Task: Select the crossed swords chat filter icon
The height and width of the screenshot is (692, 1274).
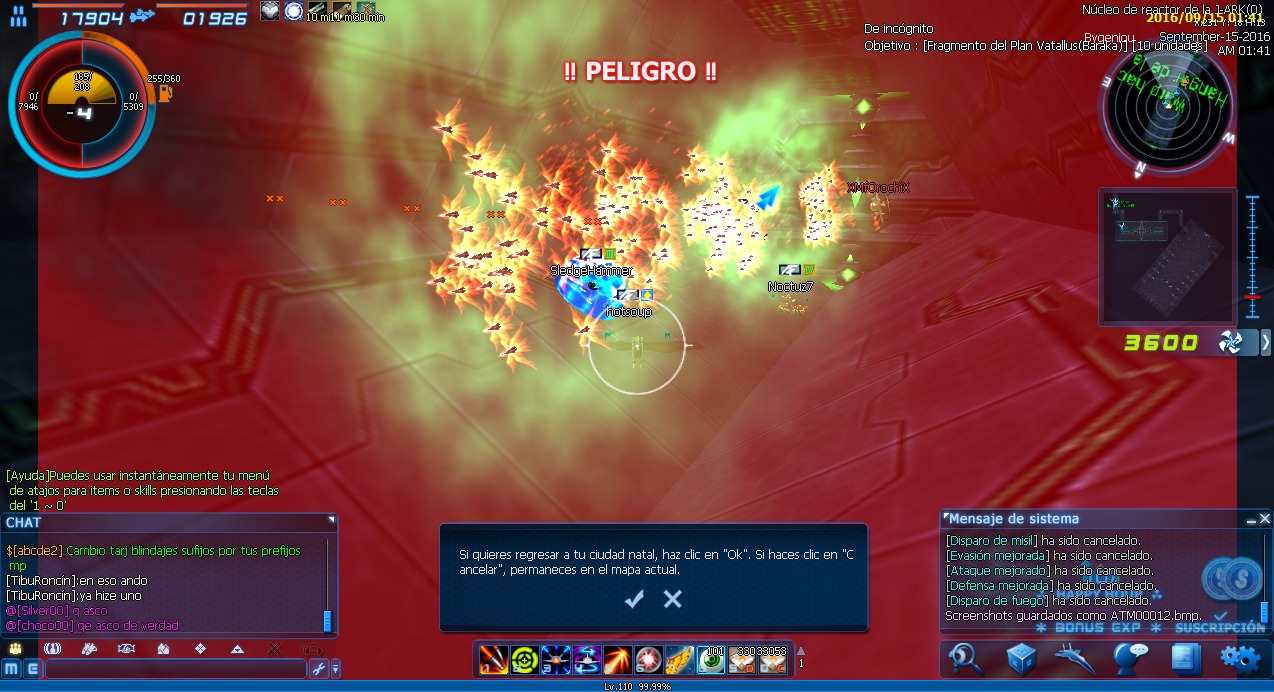Action: 273,649
